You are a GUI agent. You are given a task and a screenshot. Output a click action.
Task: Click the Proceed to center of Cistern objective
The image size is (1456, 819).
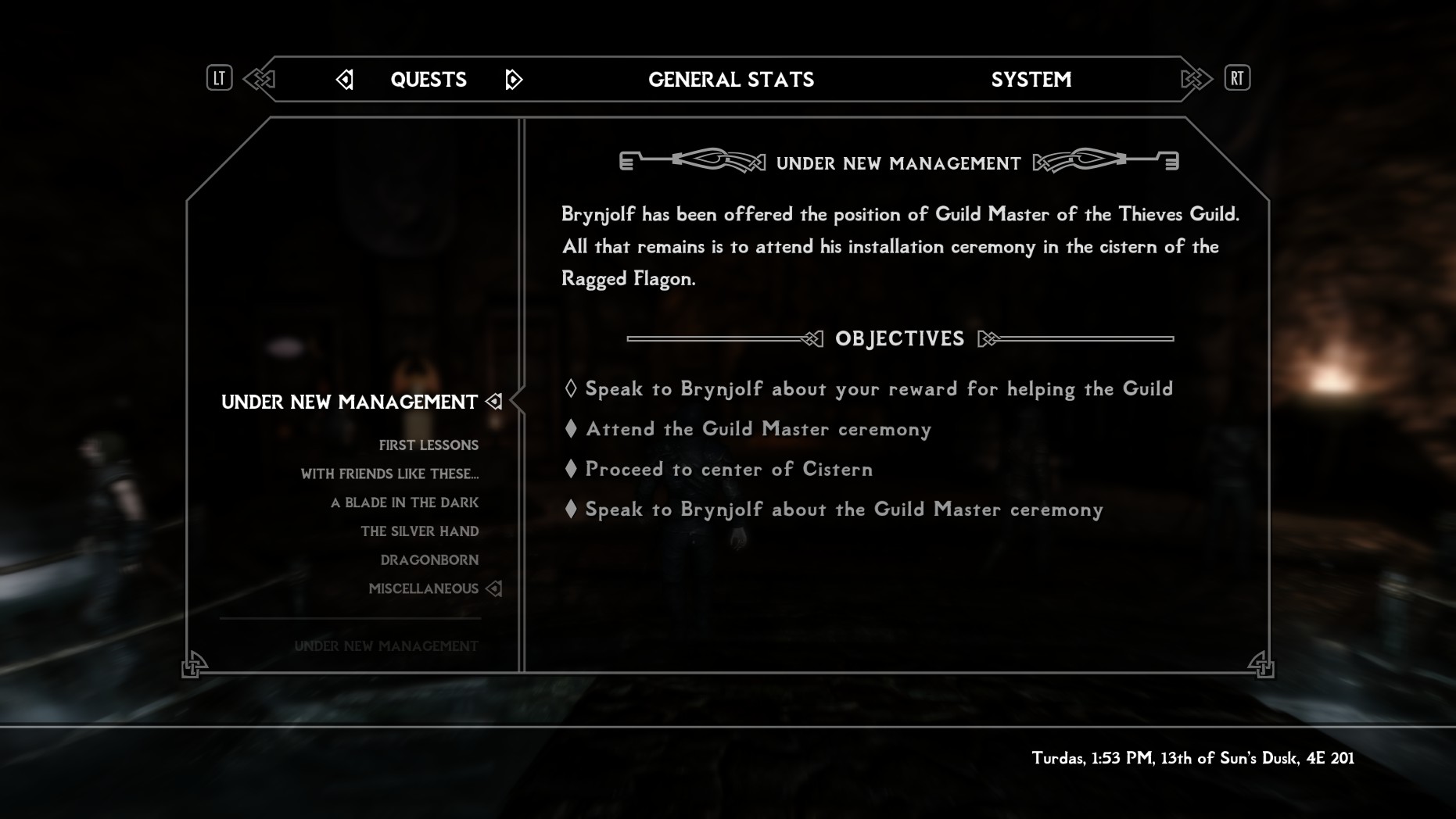pos(729,469)
